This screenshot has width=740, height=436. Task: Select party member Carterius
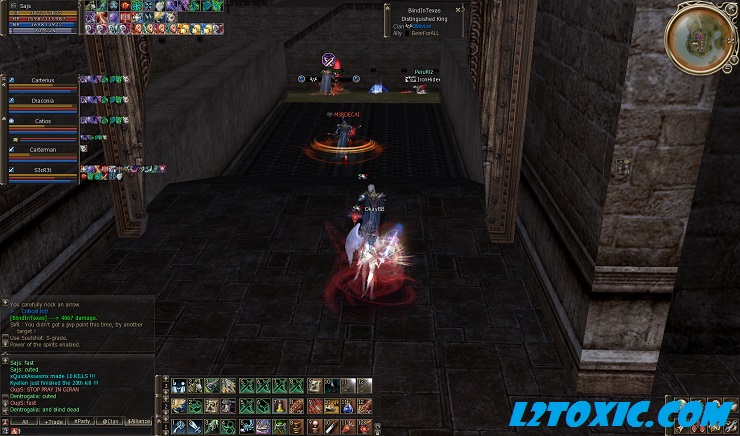(x=42, y=81)
